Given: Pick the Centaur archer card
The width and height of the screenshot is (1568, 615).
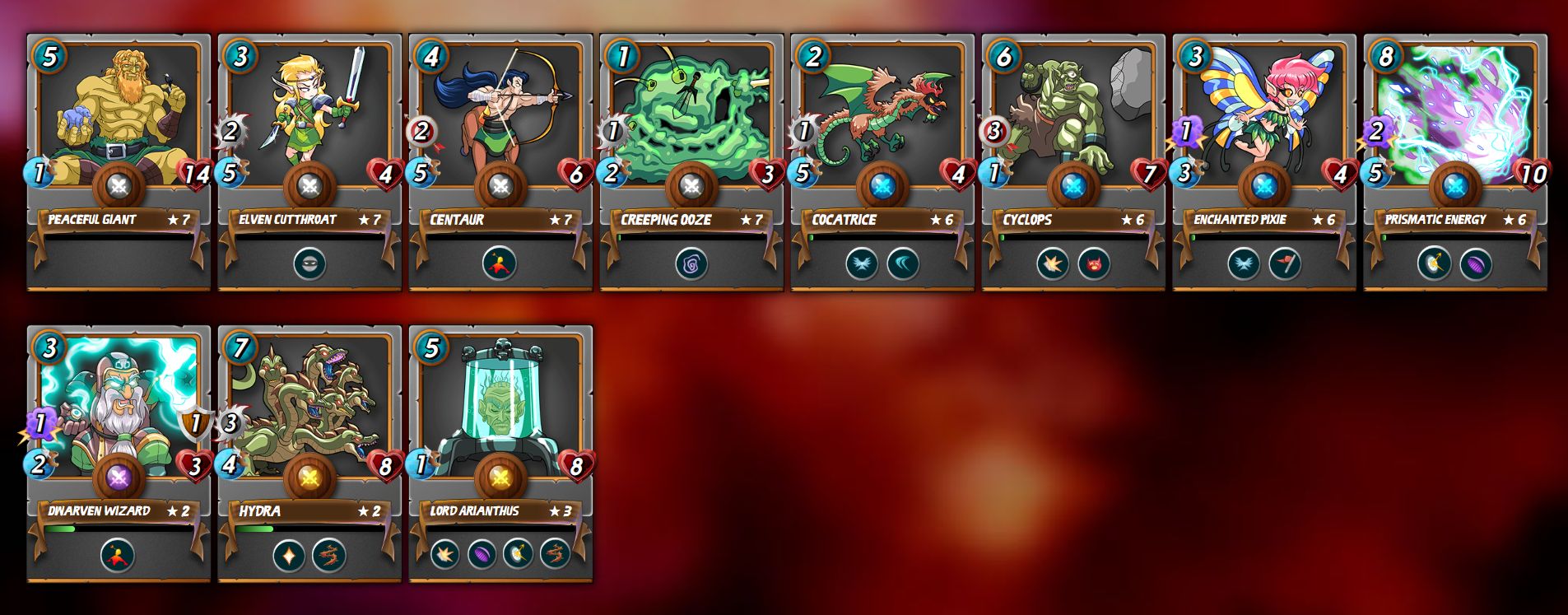Looking at the screenshot, I should [x=500, y=115].
